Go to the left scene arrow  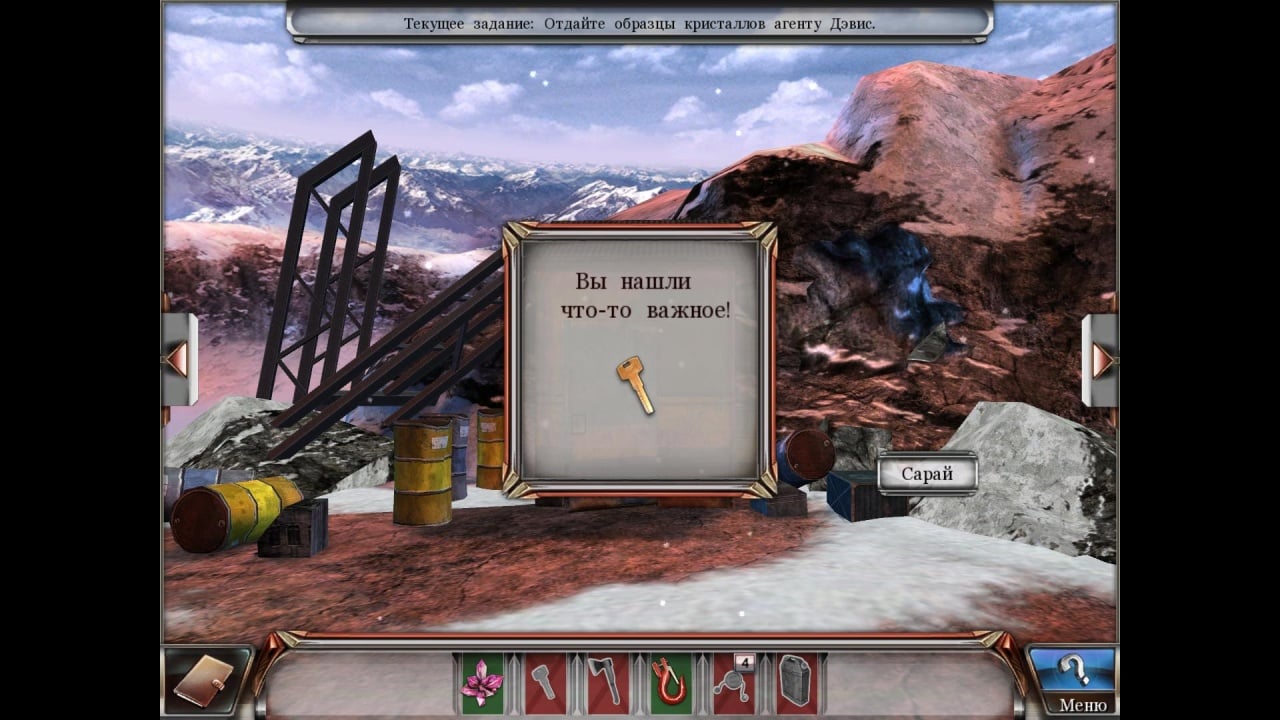(178, 360)
